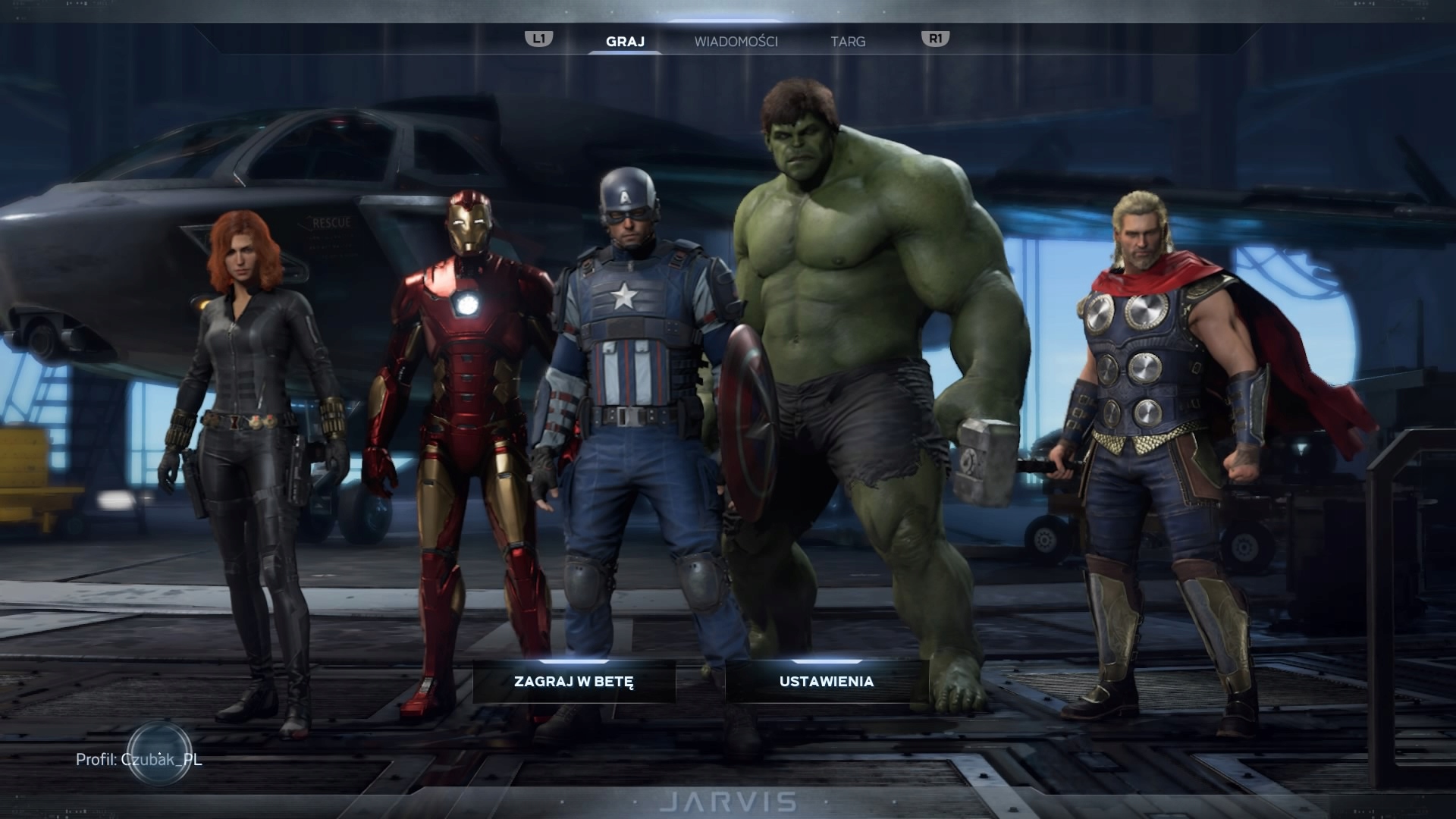Open the WIADOMOŚCI tab
This screenshot has width=1456, height=819.
(736, 42)
